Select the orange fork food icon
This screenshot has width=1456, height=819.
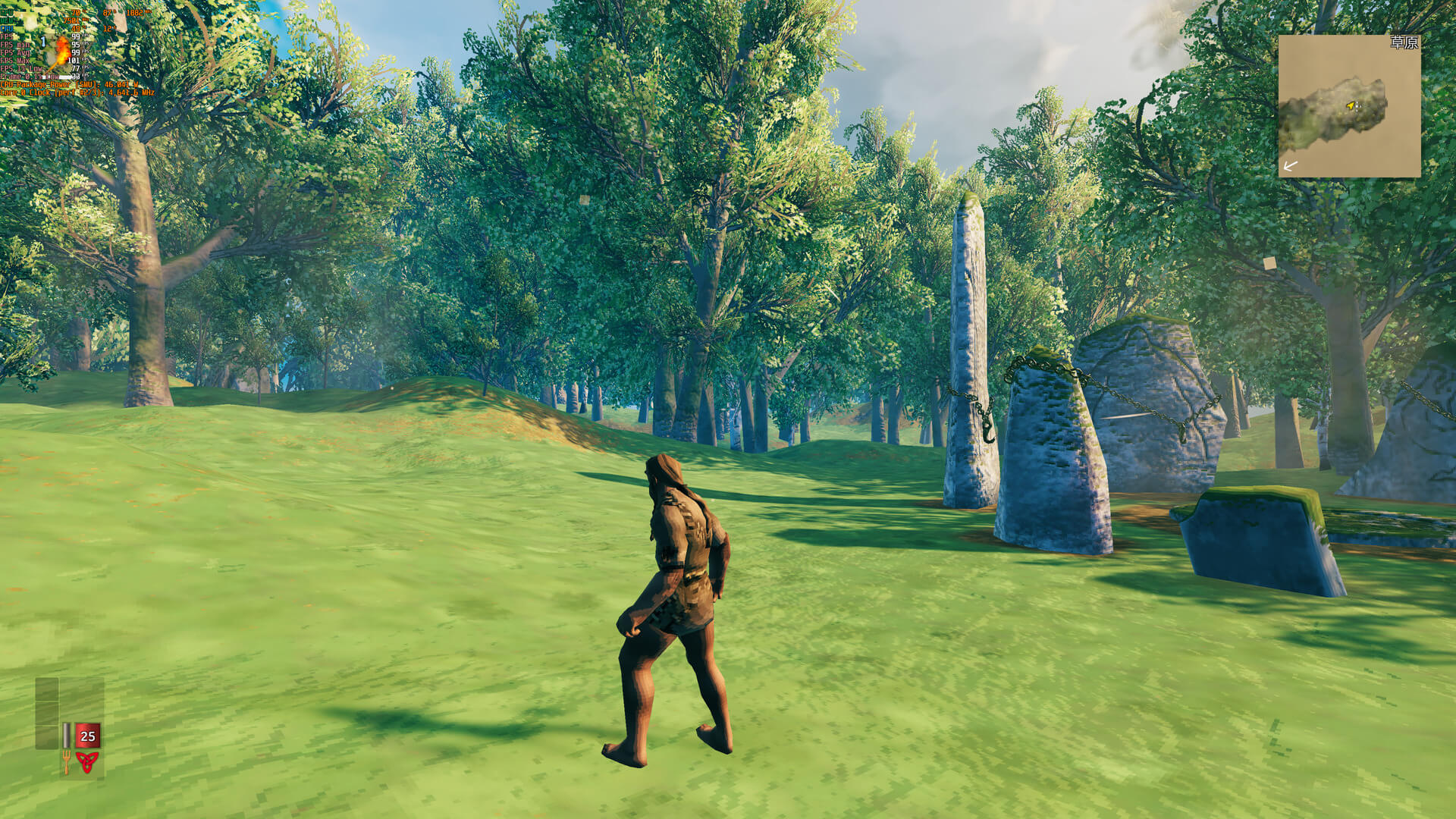(66, 761)
